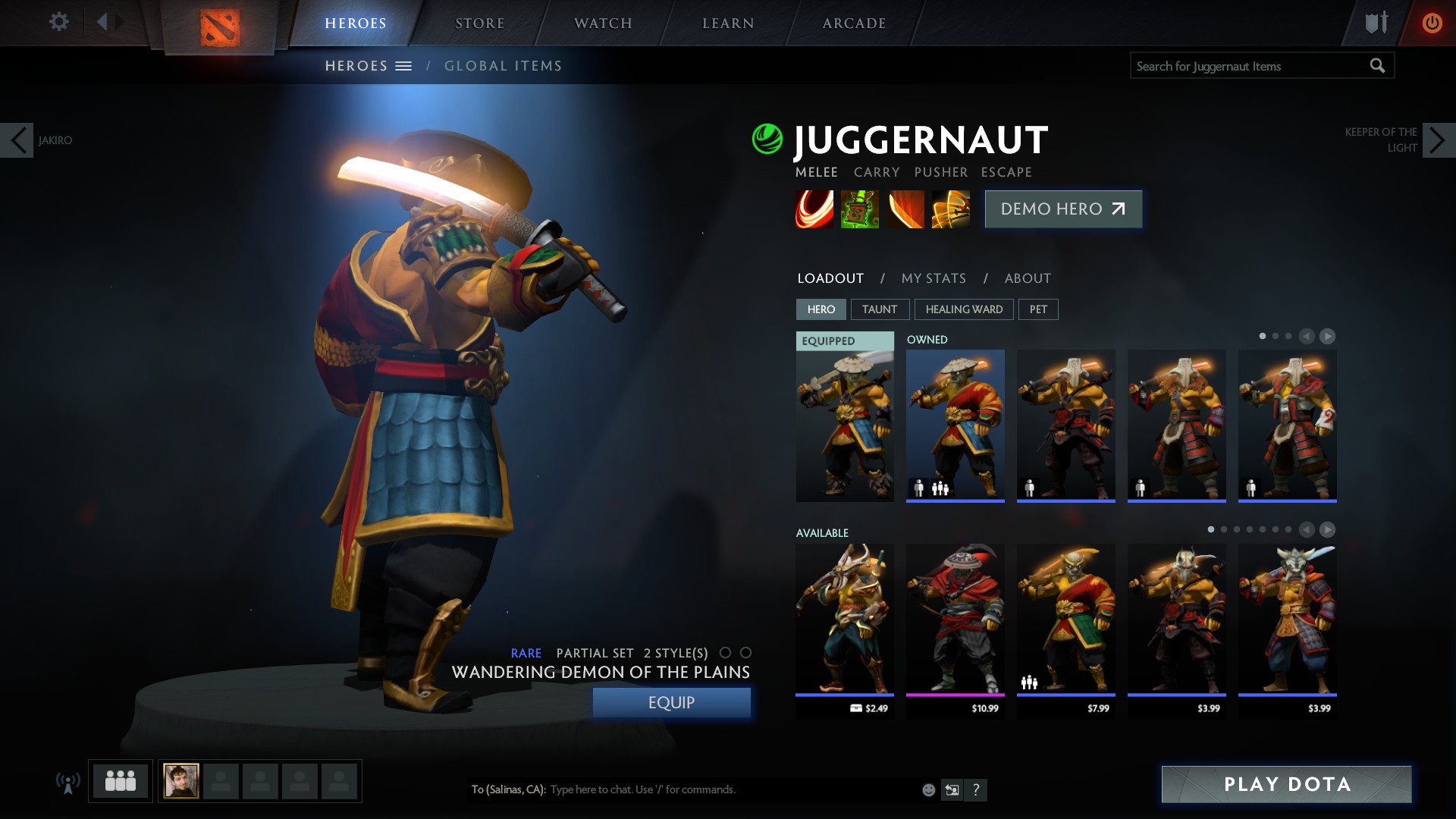Viewport: 1456px width, 819px height.
Task: Go to the Learn section
Action: coord(728,24)
